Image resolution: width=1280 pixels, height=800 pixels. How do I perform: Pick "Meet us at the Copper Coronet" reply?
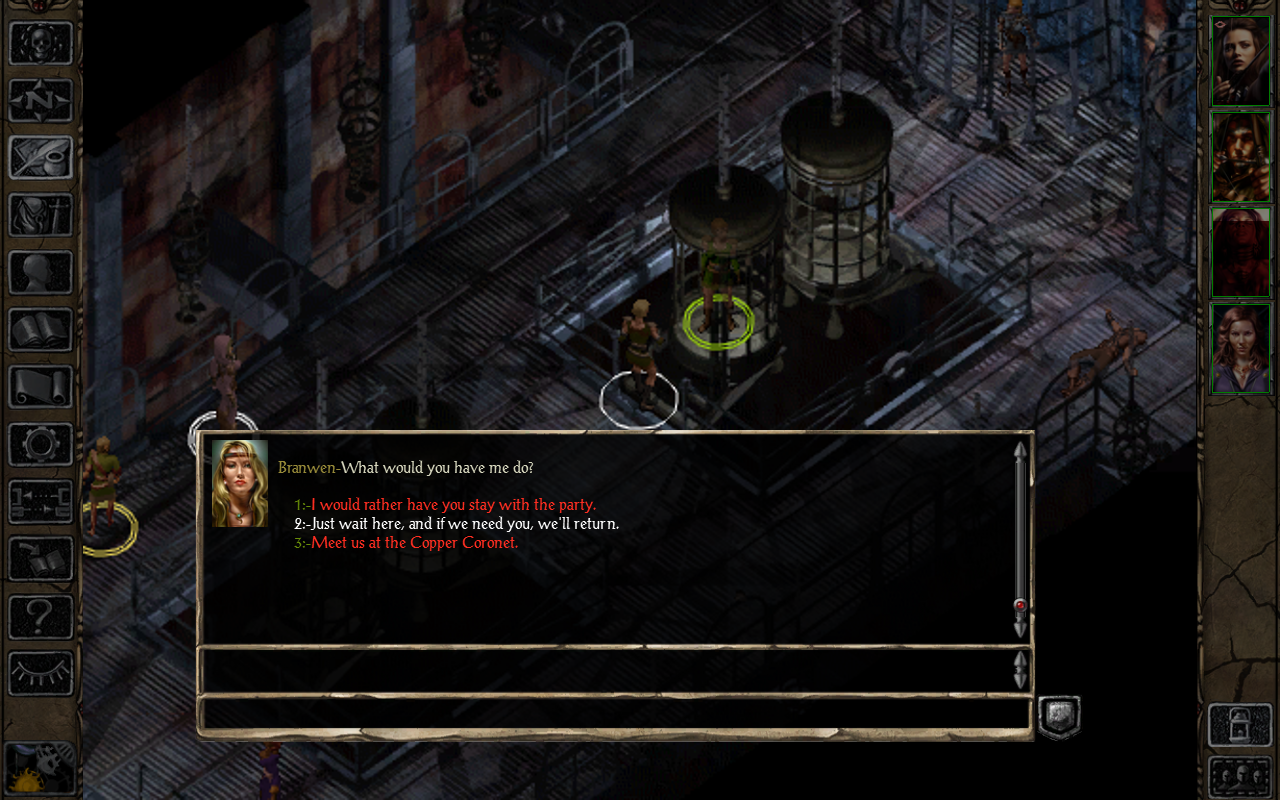click(414, 543)
